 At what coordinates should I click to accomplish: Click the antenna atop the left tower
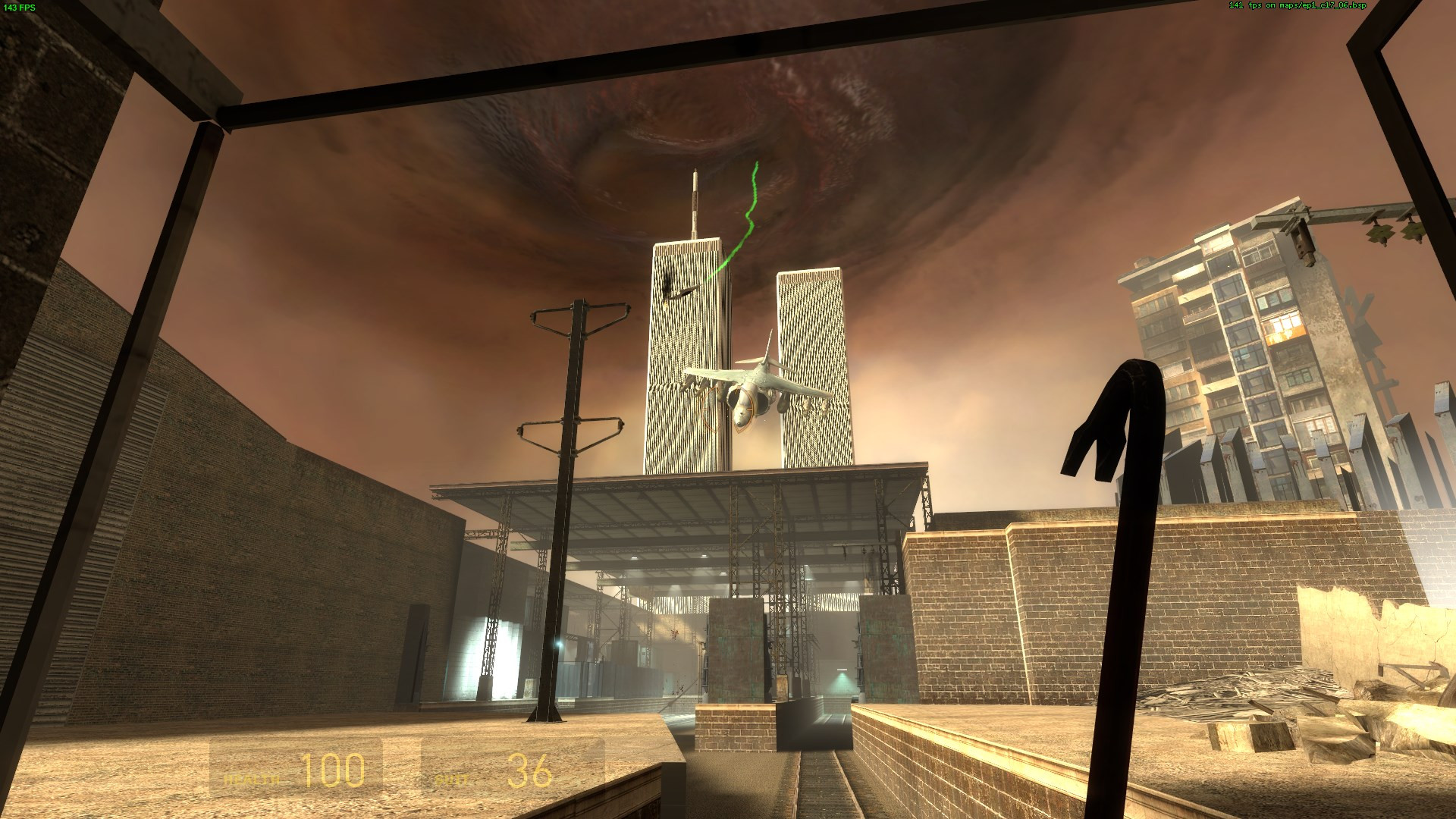(x=694, y=197)
